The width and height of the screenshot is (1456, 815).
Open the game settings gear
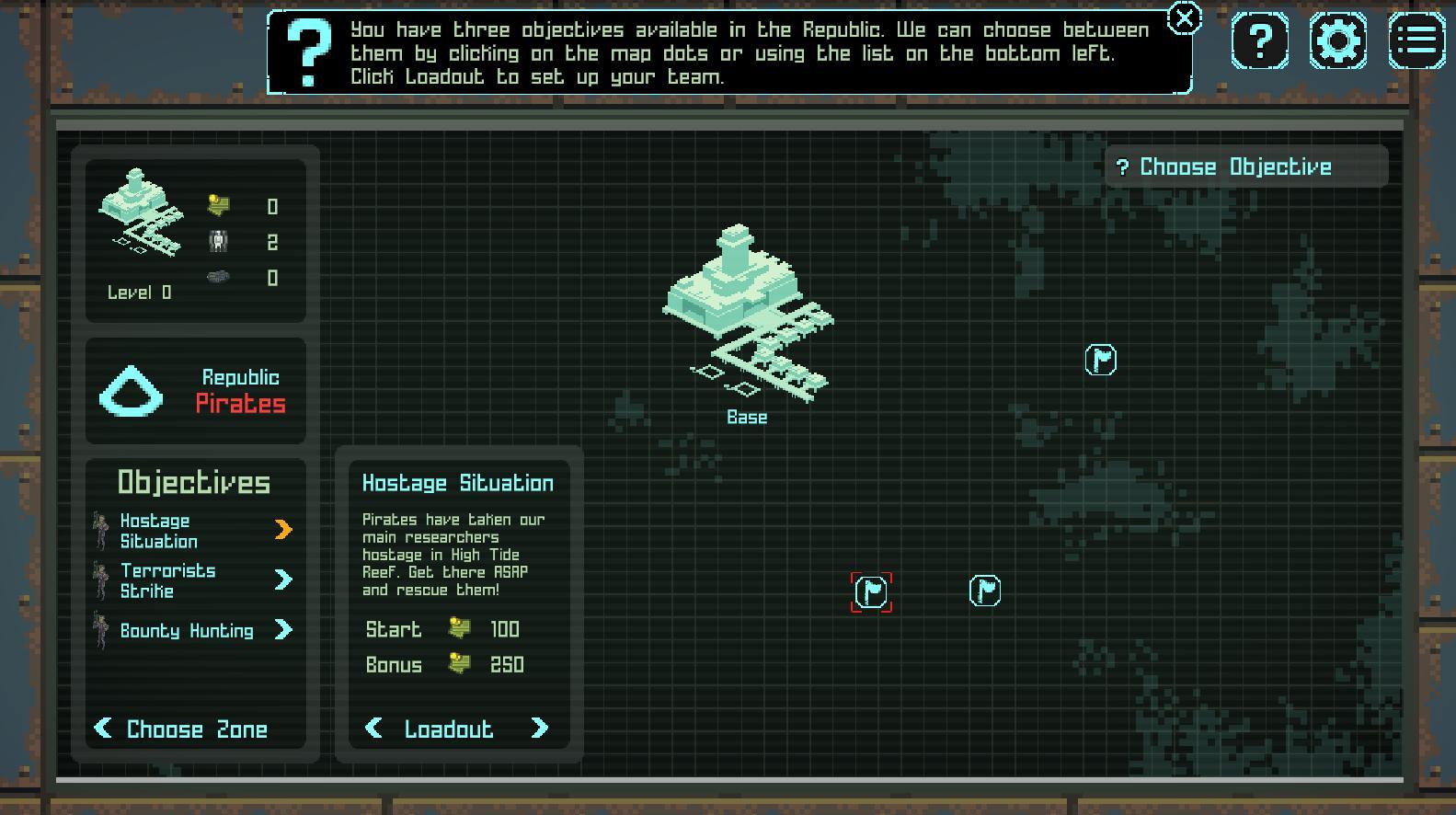point(1338,40)
